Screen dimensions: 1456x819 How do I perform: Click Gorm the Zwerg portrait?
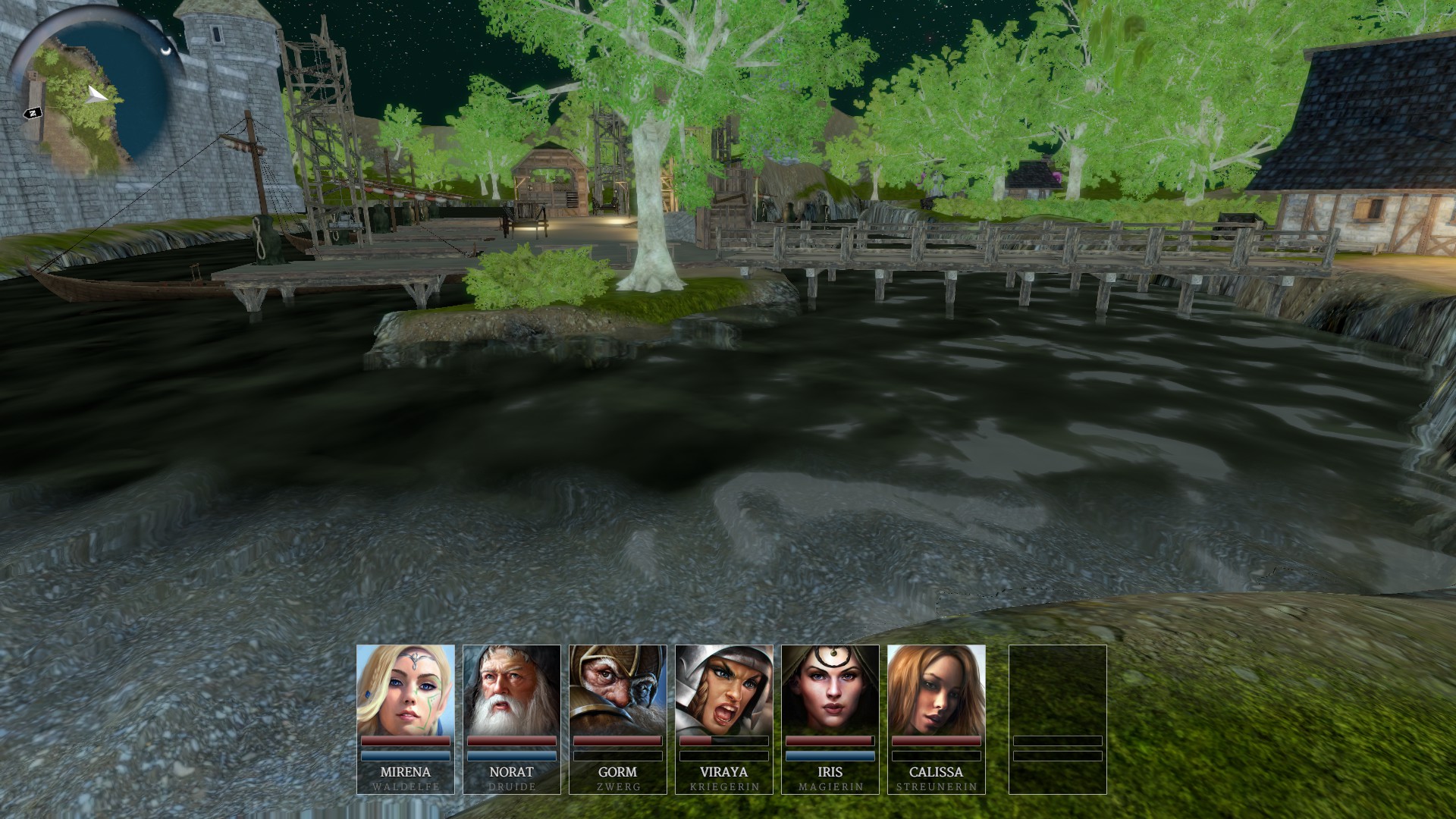coord(617,690)
